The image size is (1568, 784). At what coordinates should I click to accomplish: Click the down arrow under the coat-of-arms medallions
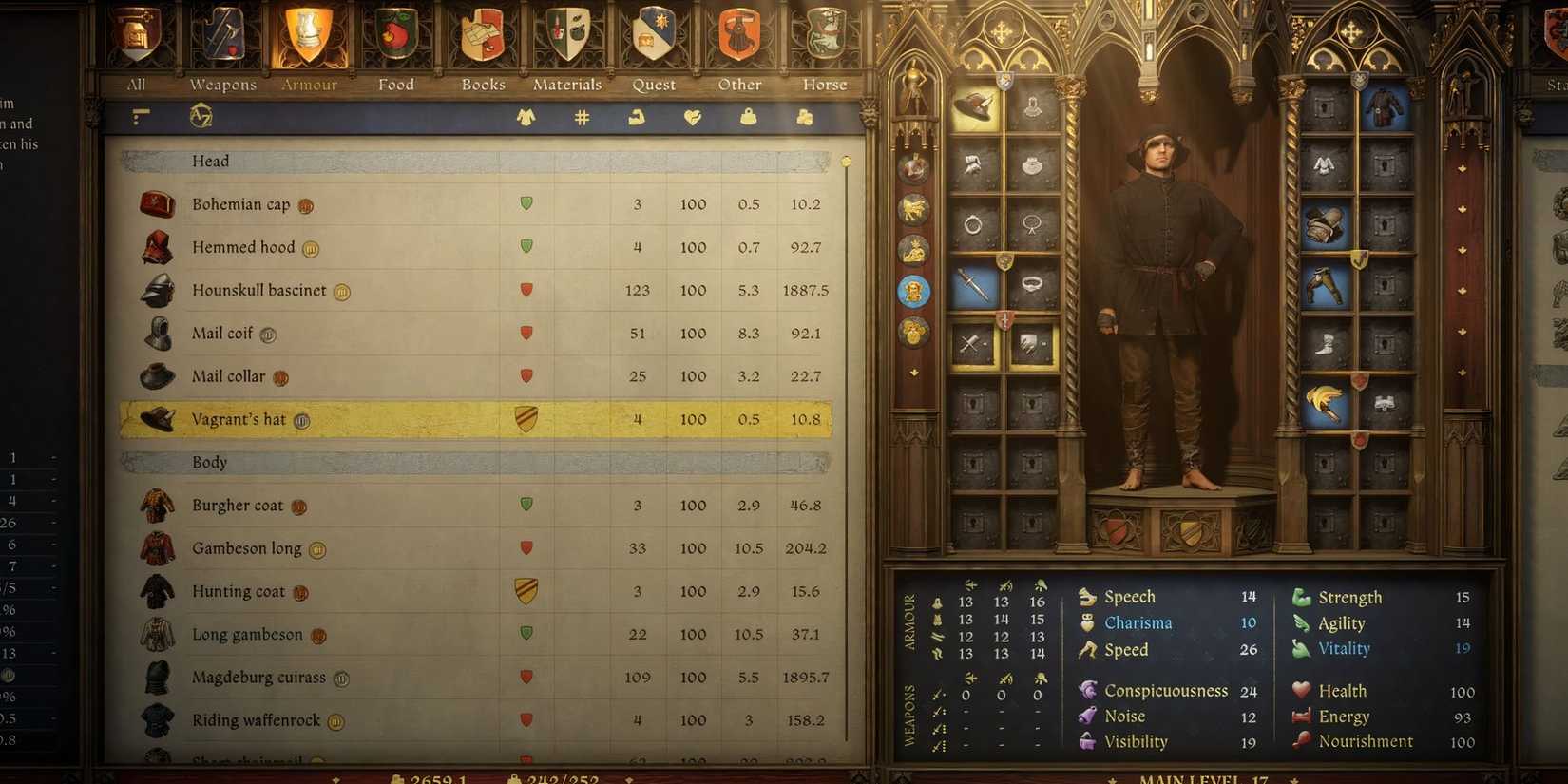coord(915,373)
